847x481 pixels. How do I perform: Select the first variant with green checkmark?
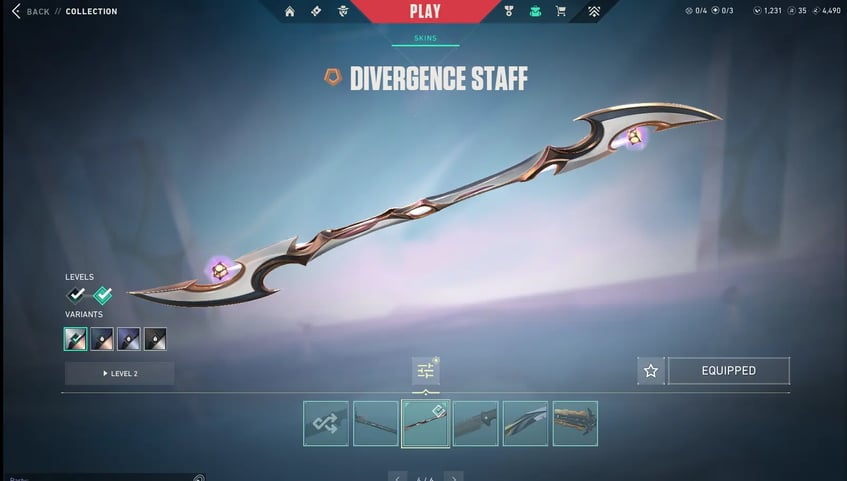click(x=76, y=339)
